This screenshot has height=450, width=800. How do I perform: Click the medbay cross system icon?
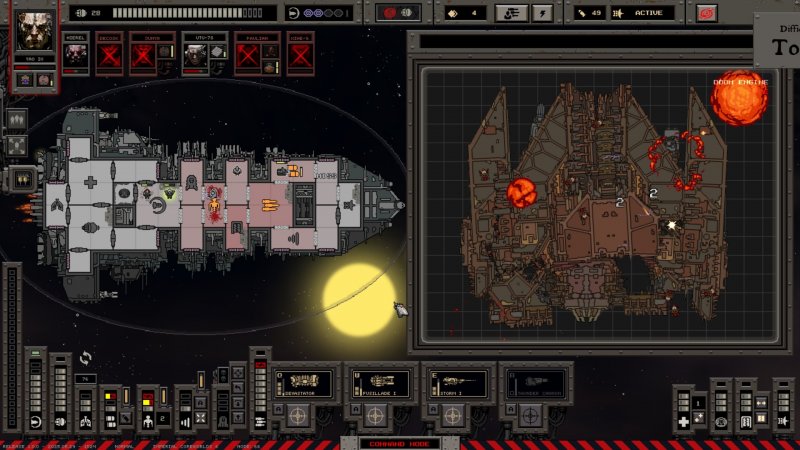click(x=683, y=421)
